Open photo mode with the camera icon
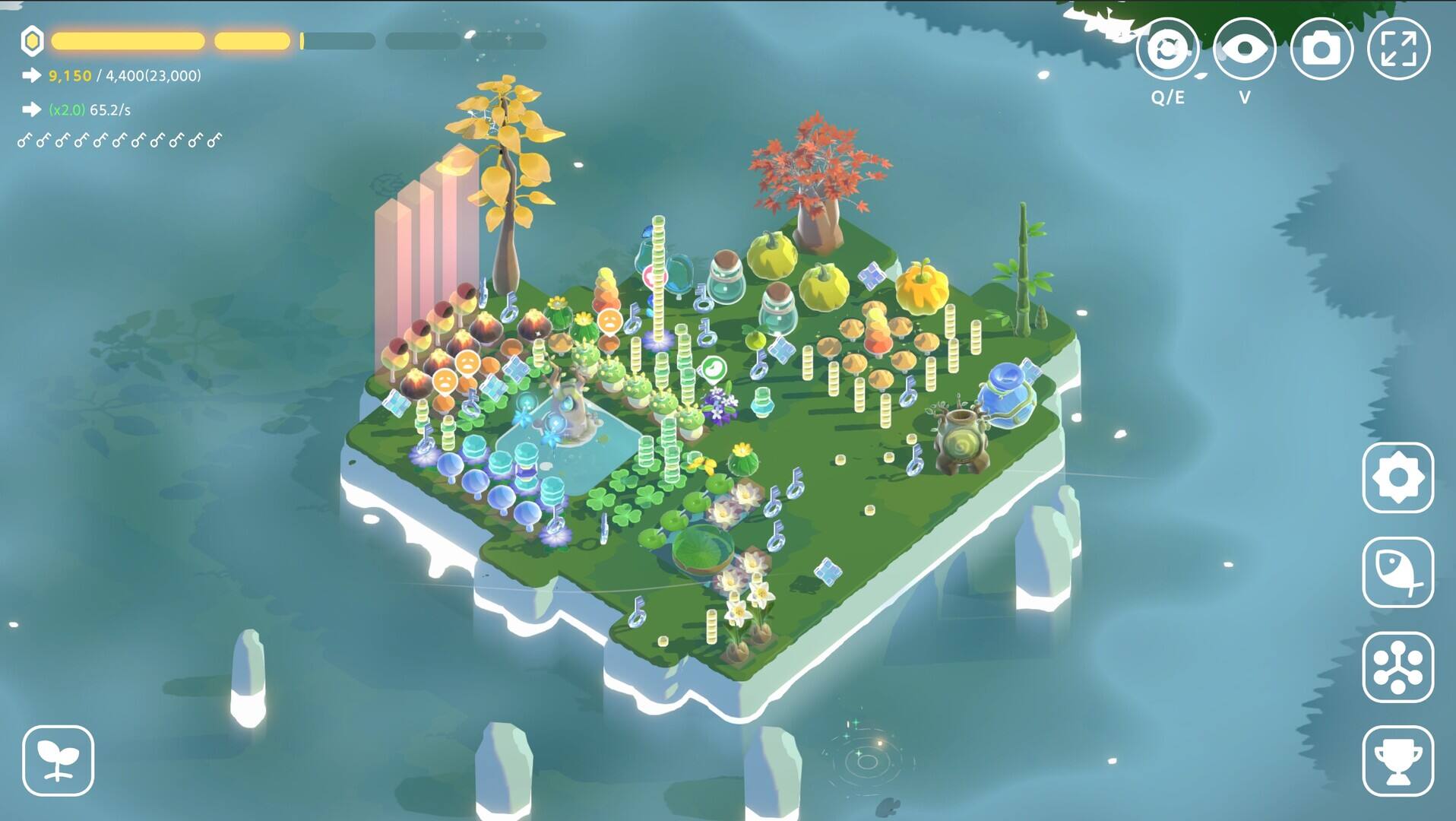The width and height of the screenshot is (1456, 821). tap(1321, 49)
